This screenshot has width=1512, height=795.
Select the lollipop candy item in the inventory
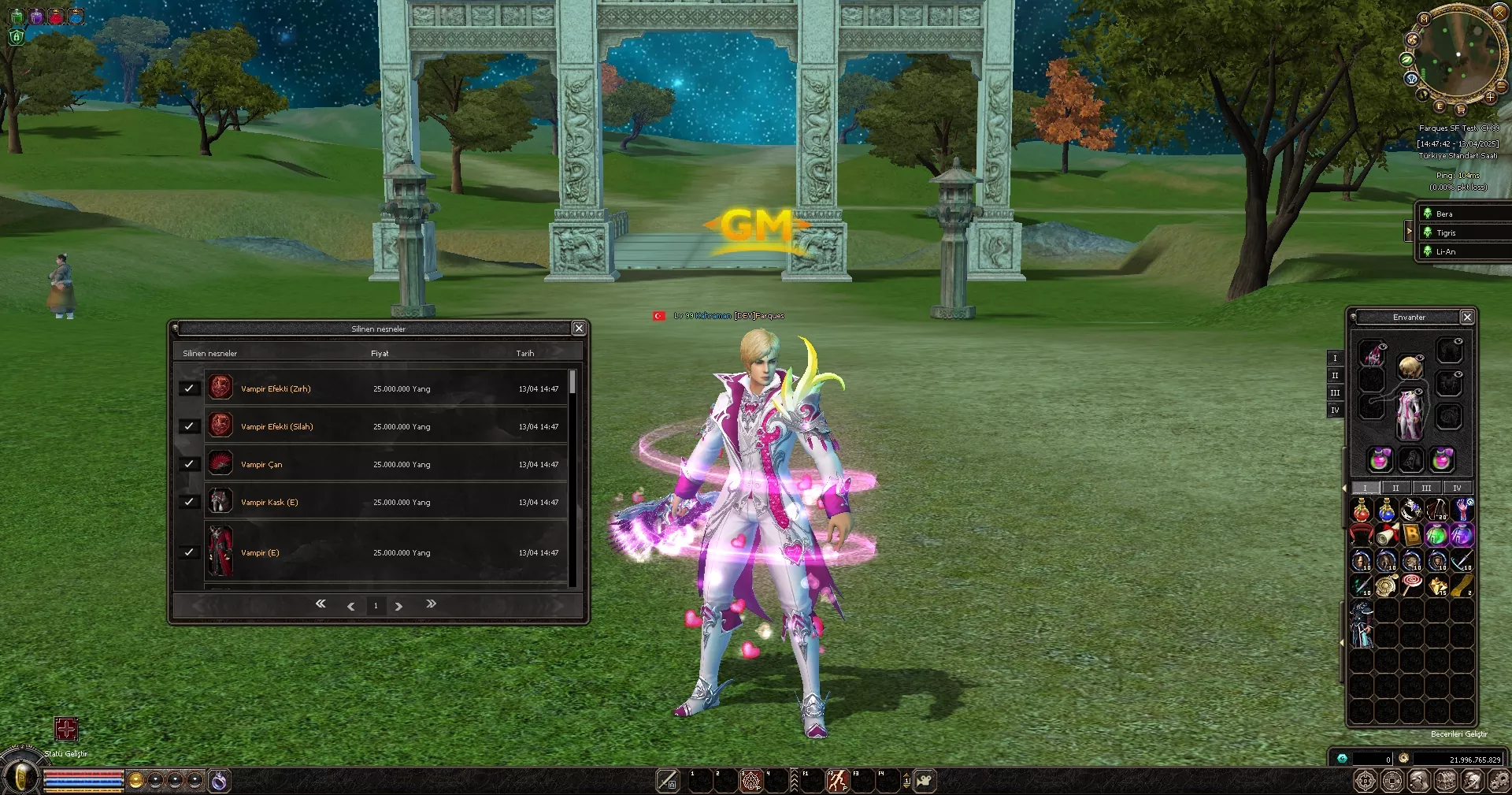click(1411, 585)
